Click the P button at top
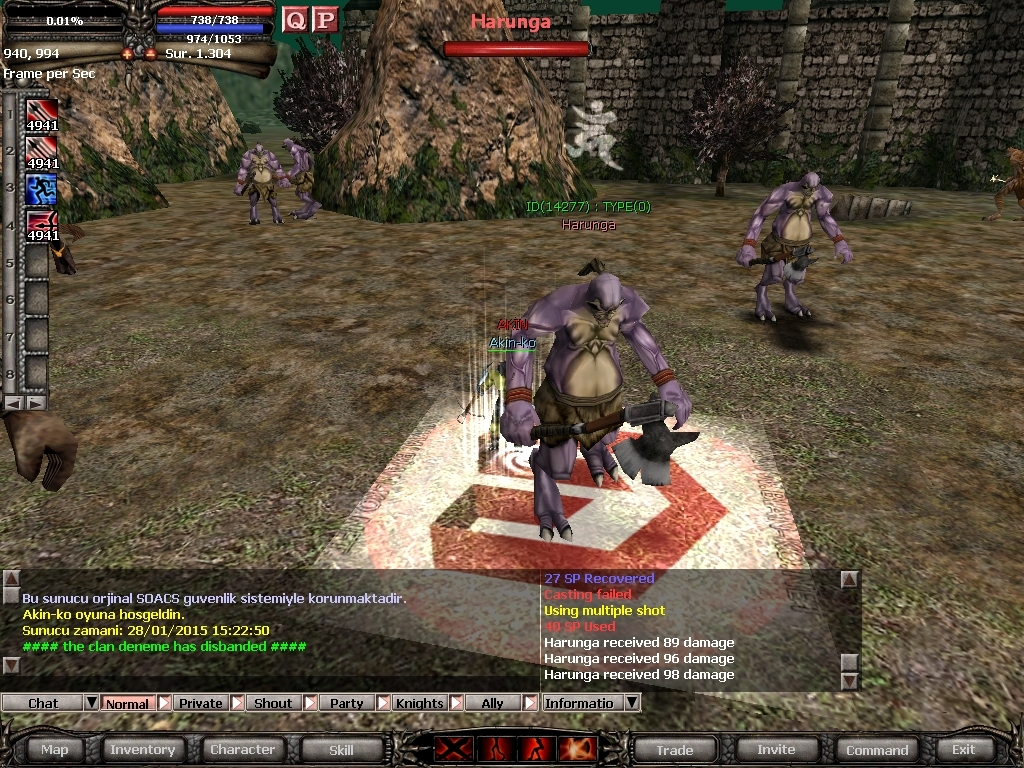The image size is (1024, 768). (x=325, y=19)
